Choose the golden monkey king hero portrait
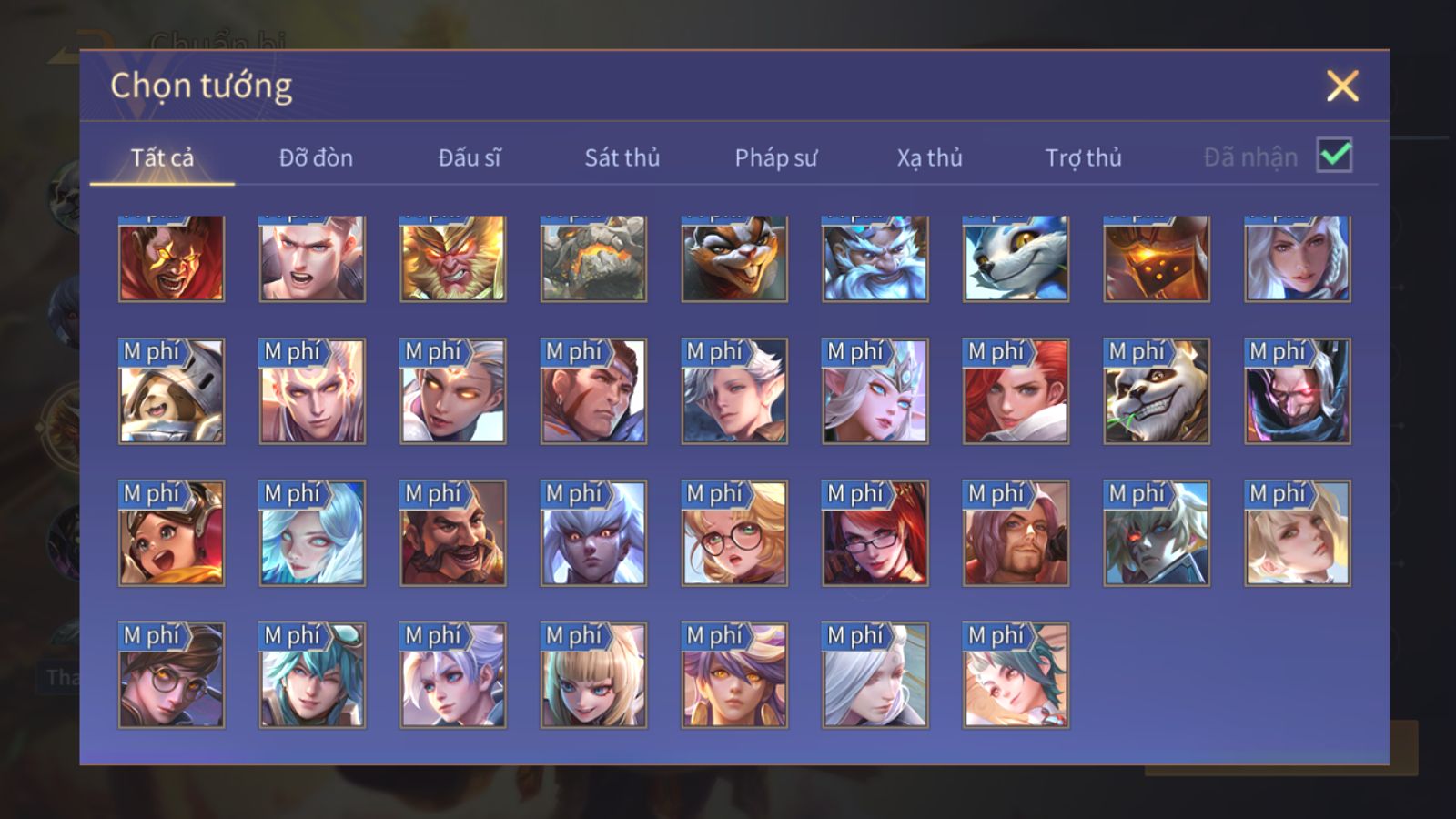Viewport: 1456px width, 819px height. pyautogui.click(x=452, y=258)
